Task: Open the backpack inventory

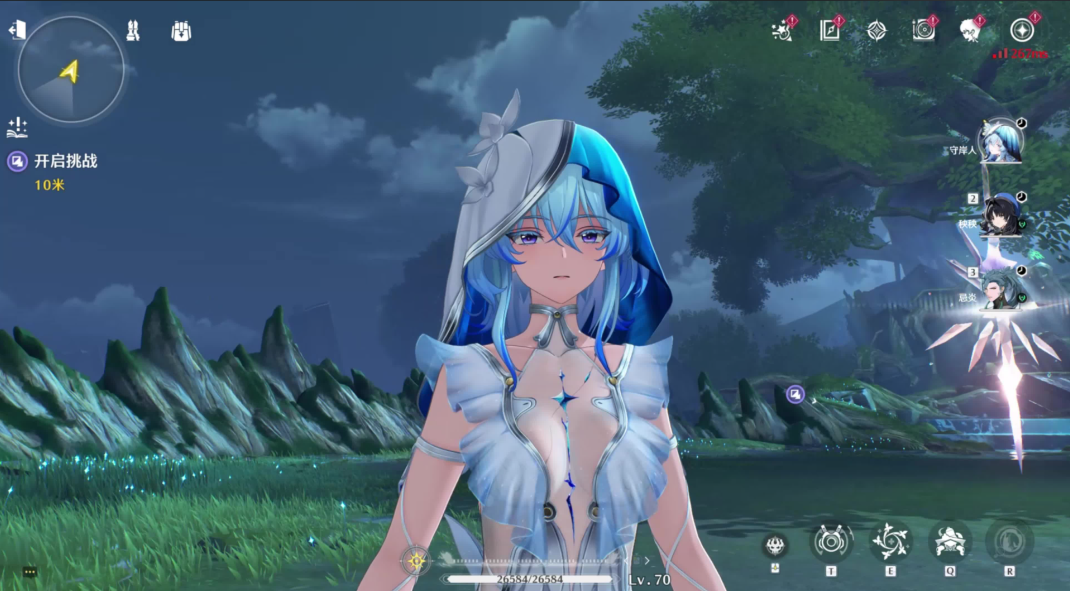Action: (x=181, y=31)
